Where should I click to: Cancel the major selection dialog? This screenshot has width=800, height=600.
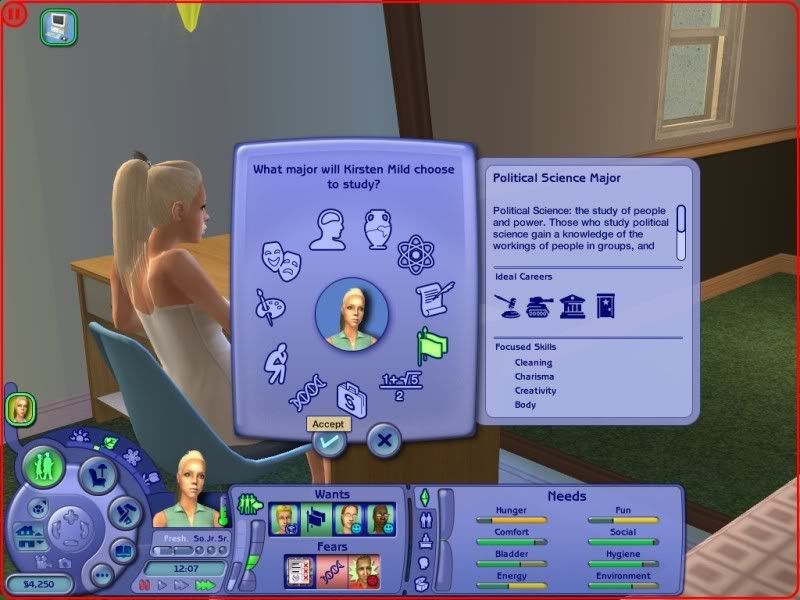(x=384, y=438)
